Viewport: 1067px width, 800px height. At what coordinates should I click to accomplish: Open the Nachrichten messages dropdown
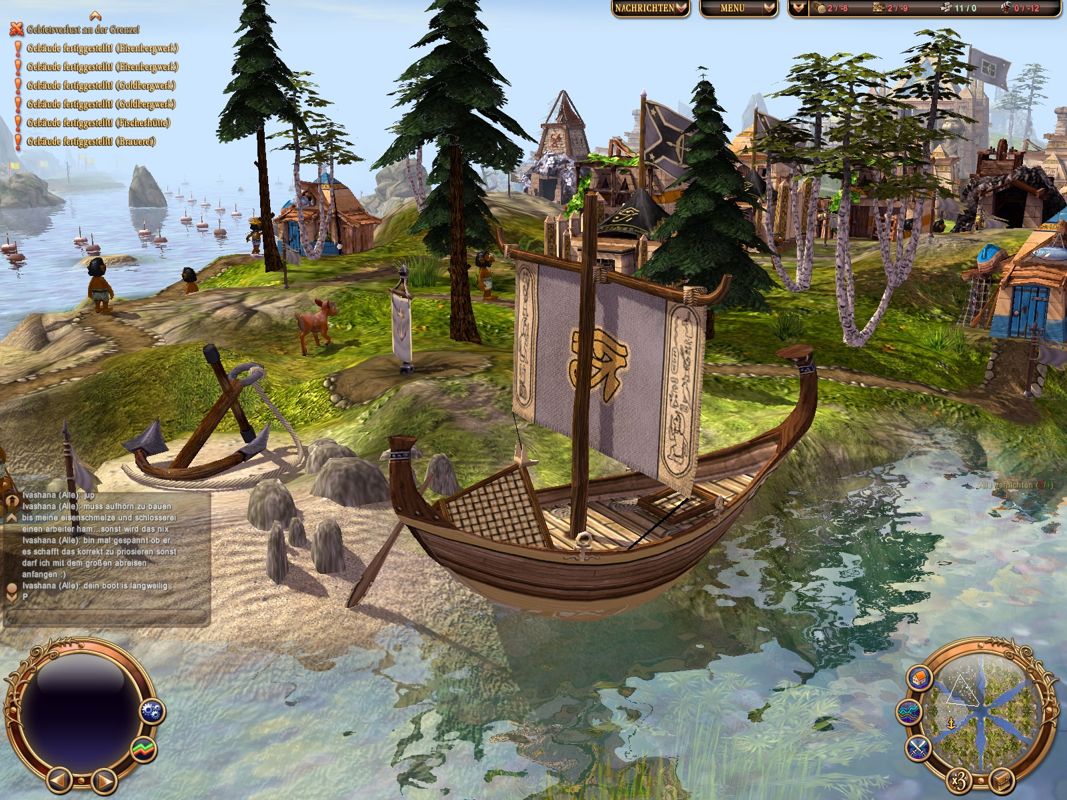pos(651,8)
